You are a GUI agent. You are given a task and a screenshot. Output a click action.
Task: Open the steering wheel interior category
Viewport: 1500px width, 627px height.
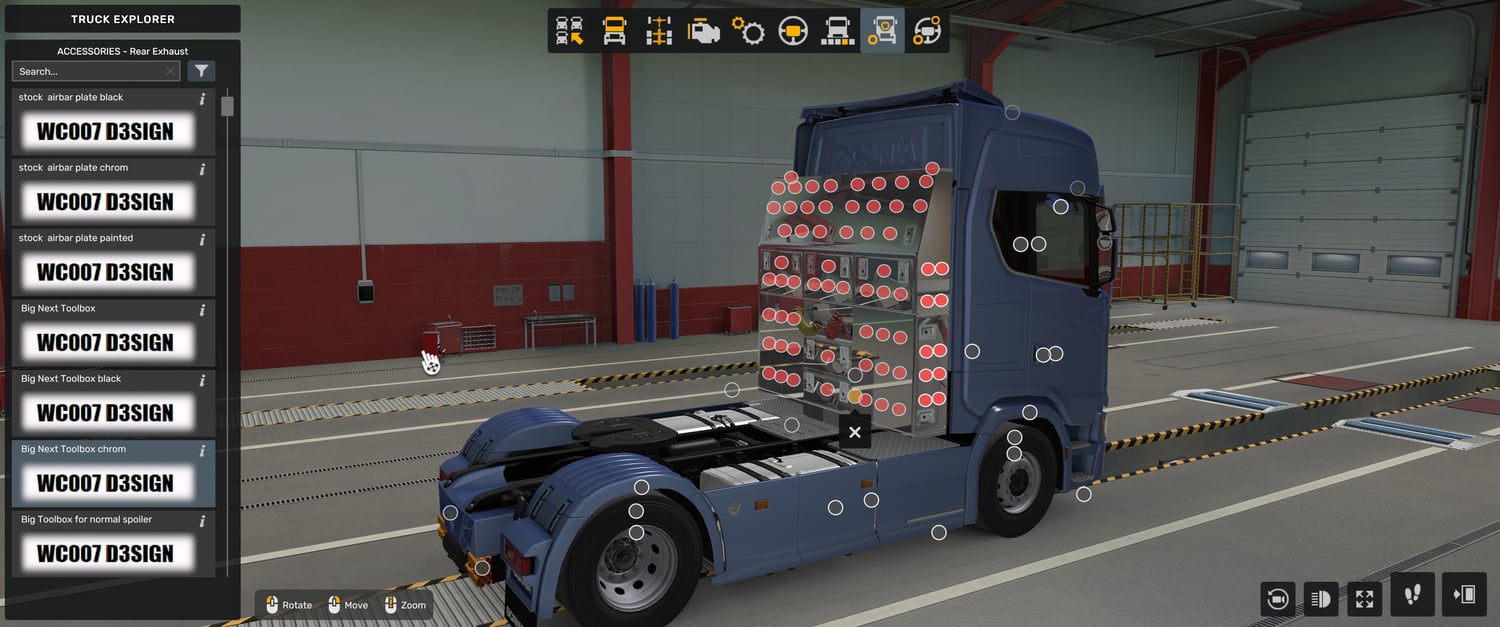(793, 31)
